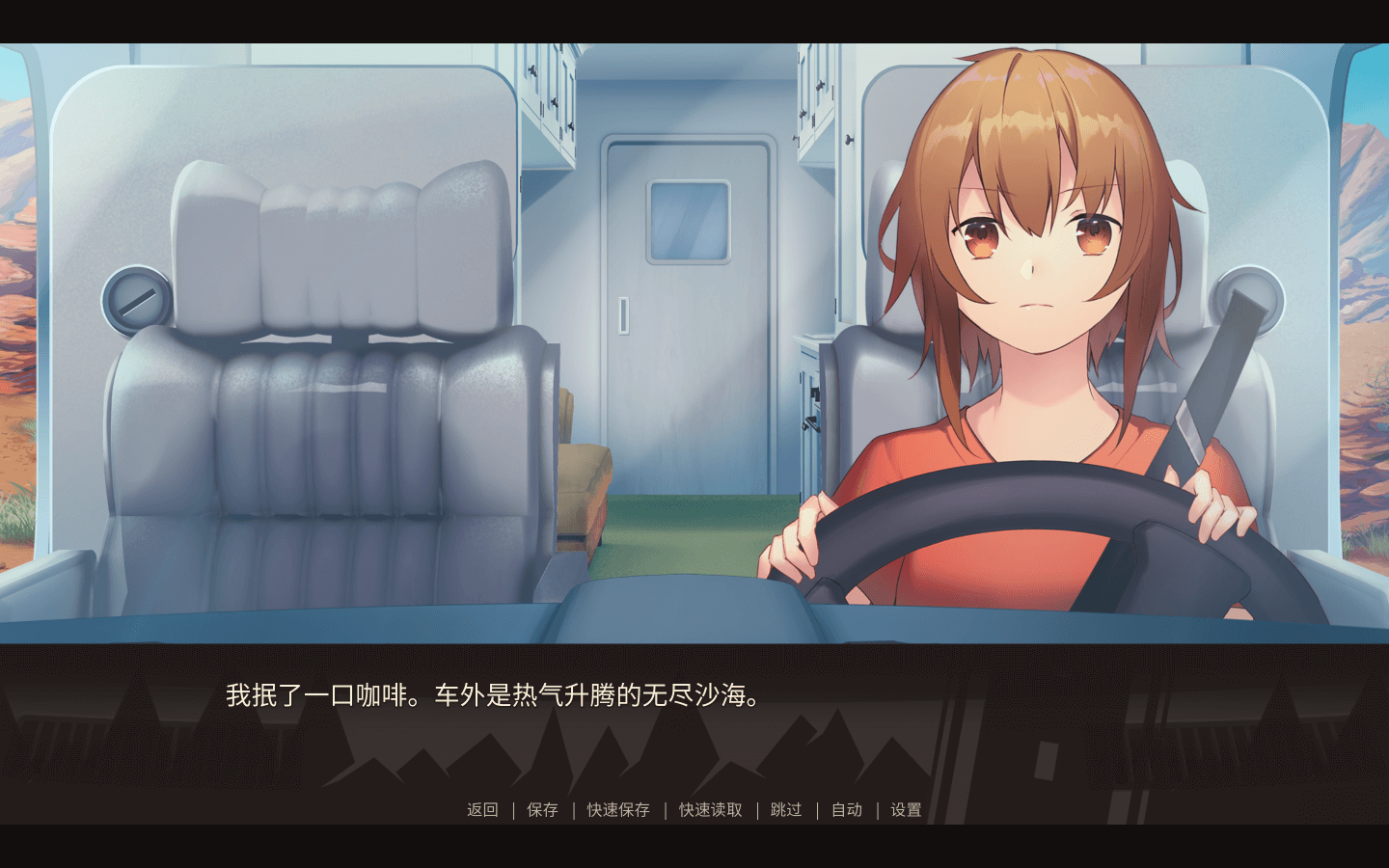Screen dimensions: 1389x868
Task: Quick save using the 快速保存 option
Action: (x=617, y=810)
